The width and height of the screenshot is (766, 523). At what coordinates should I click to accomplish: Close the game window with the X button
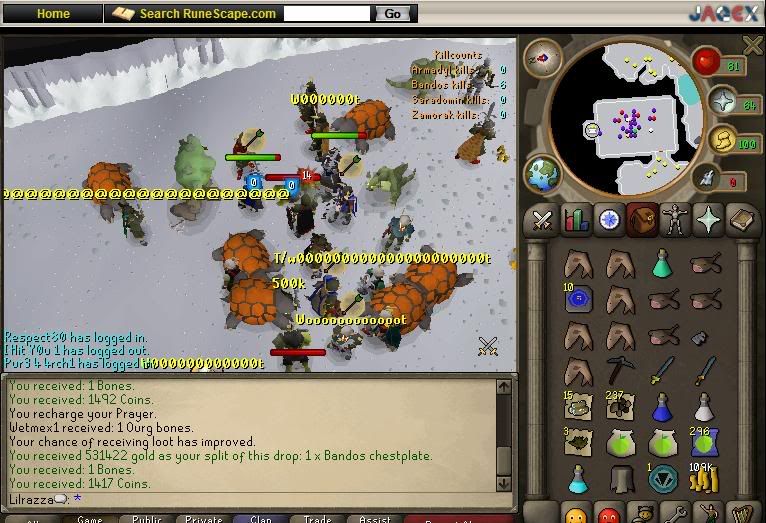(x=752, y=45)
